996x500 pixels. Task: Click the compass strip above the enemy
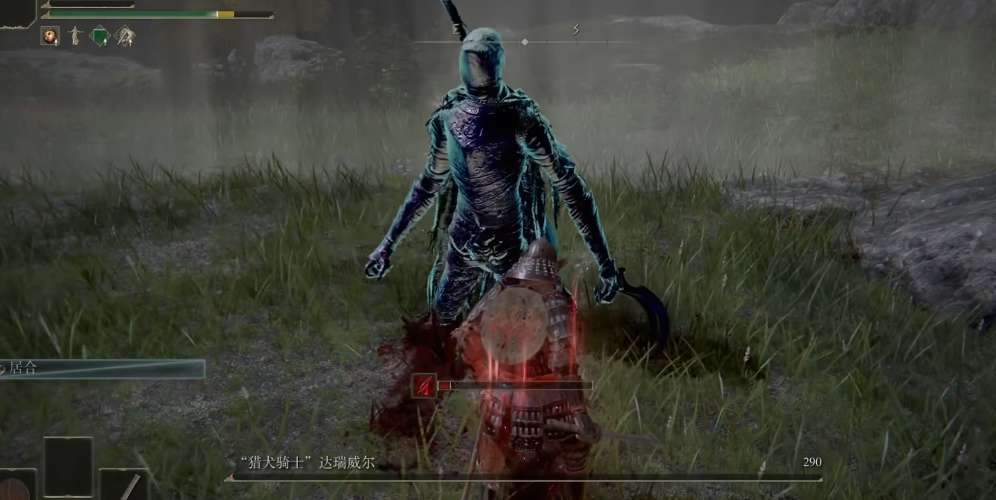point(524,41)
